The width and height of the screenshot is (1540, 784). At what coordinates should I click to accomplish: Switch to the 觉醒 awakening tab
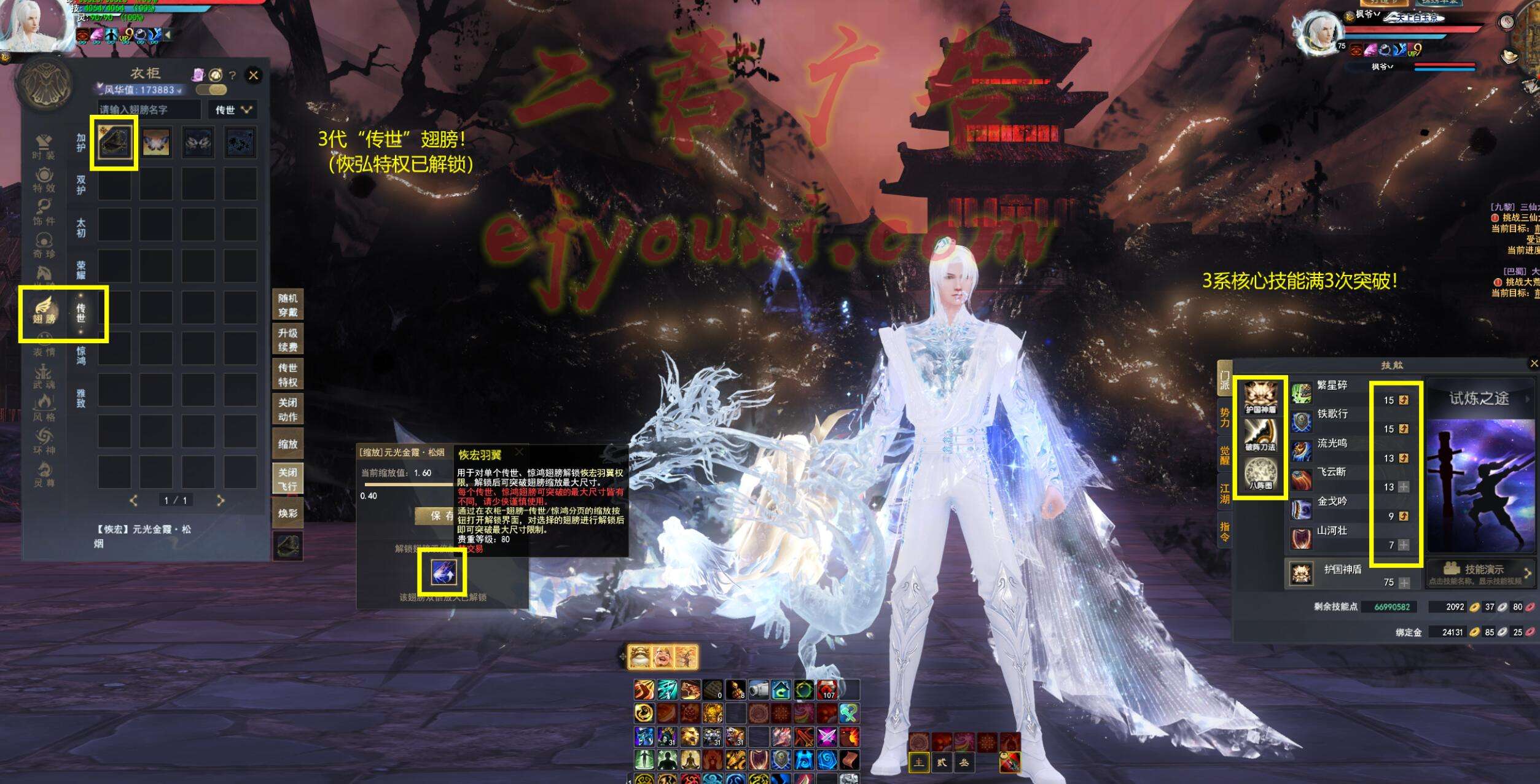point(1224,456)
